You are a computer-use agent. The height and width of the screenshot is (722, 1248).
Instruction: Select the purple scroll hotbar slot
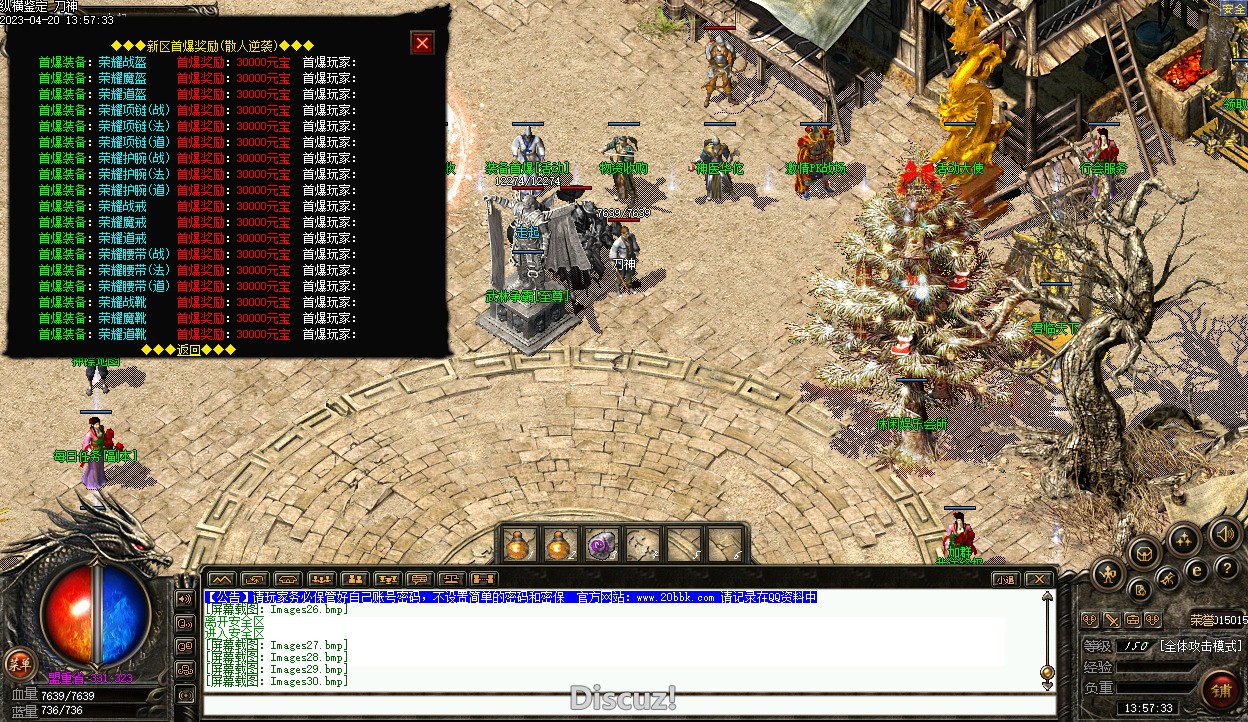[601, 545]
